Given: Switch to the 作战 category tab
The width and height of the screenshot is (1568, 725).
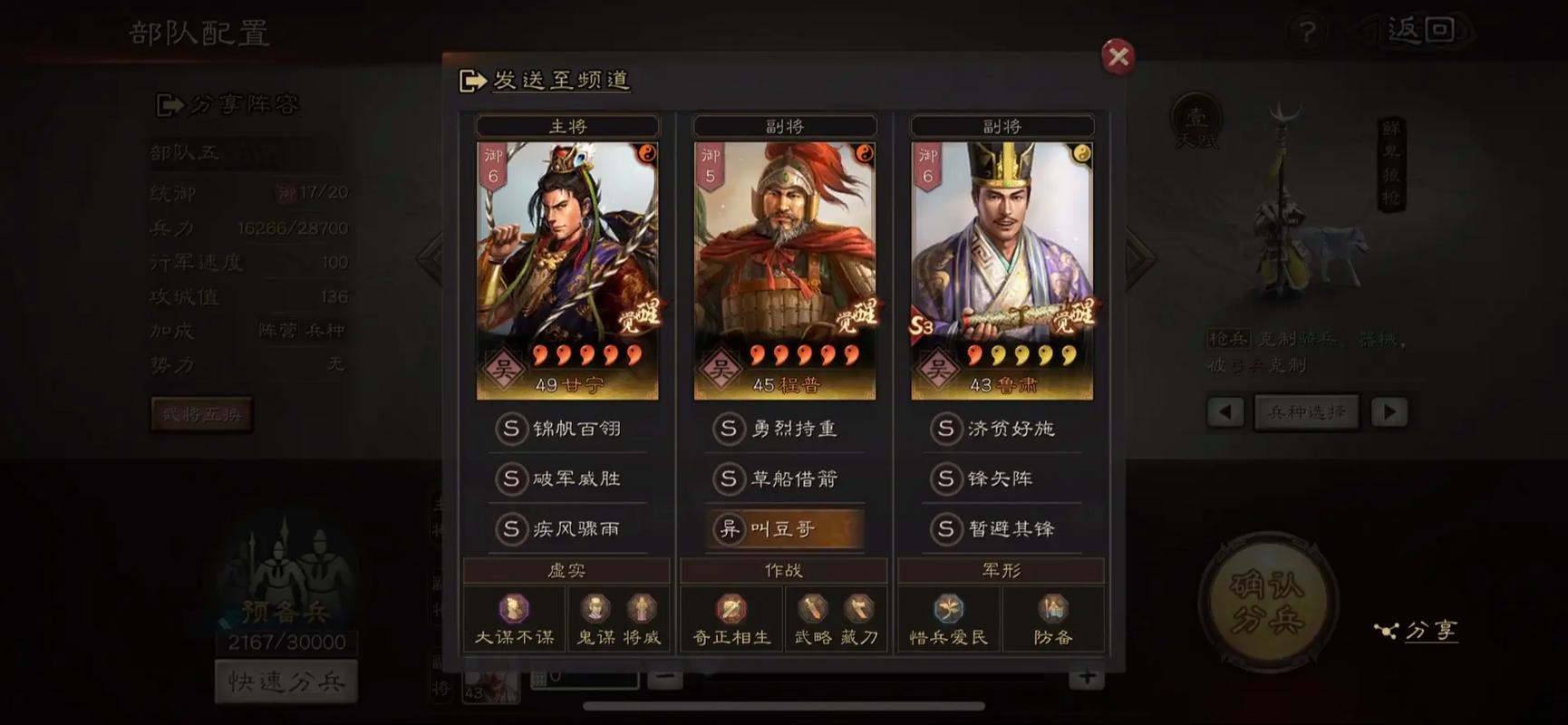Looking at the screenshot, I should pos(782,570).
